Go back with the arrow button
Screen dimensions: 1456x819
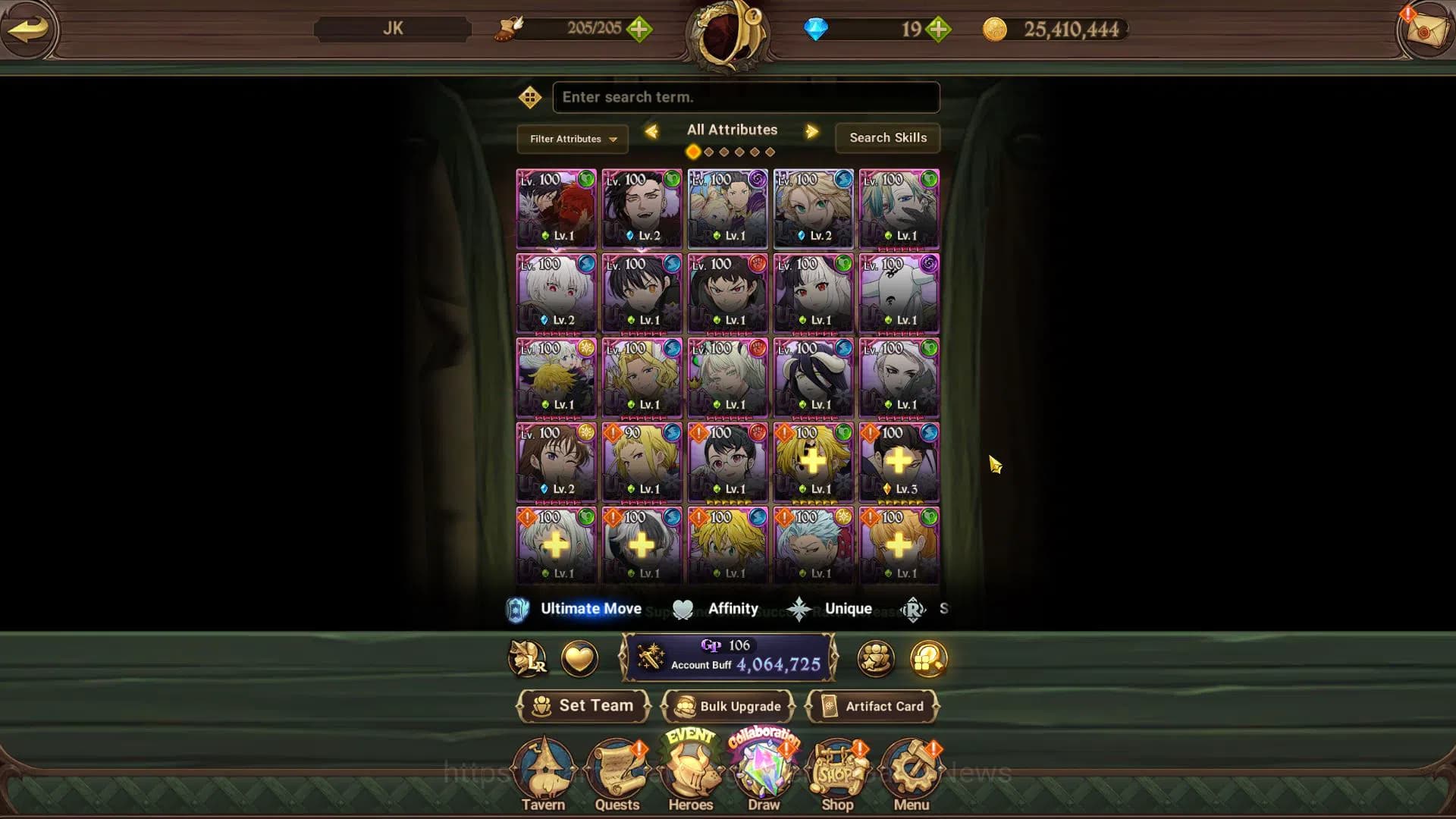29,30
